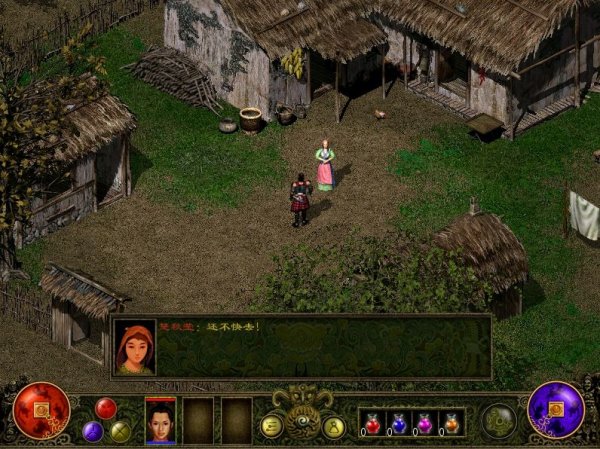Use the magenta potion in the belt

(x=426, y=423)
